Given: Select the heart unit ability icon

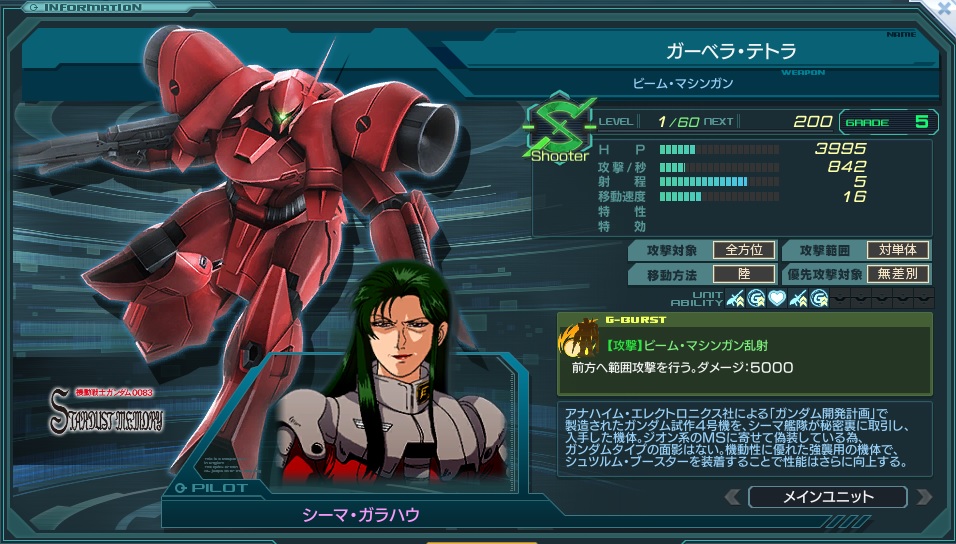Looking at the screenshot, I should pos(776,297).
